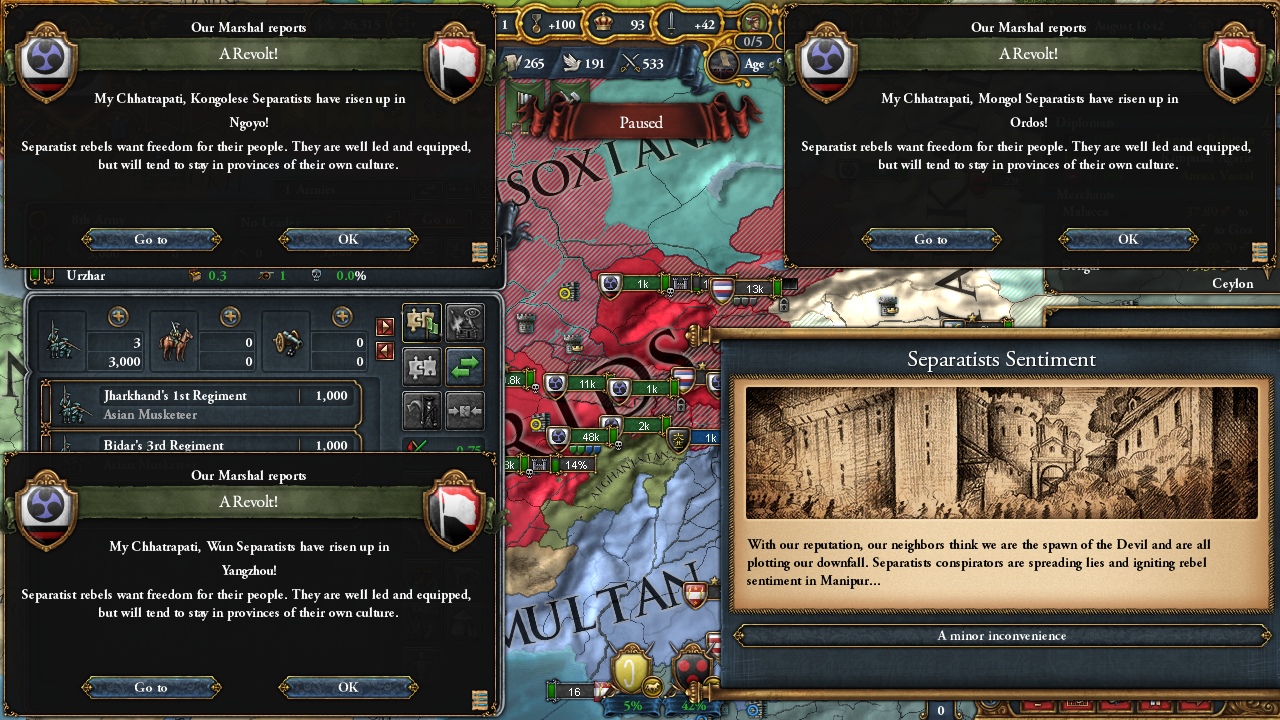Toggle attach to unit for the army
Viewport: 1280px width, 720px height.
coord(420,322)
